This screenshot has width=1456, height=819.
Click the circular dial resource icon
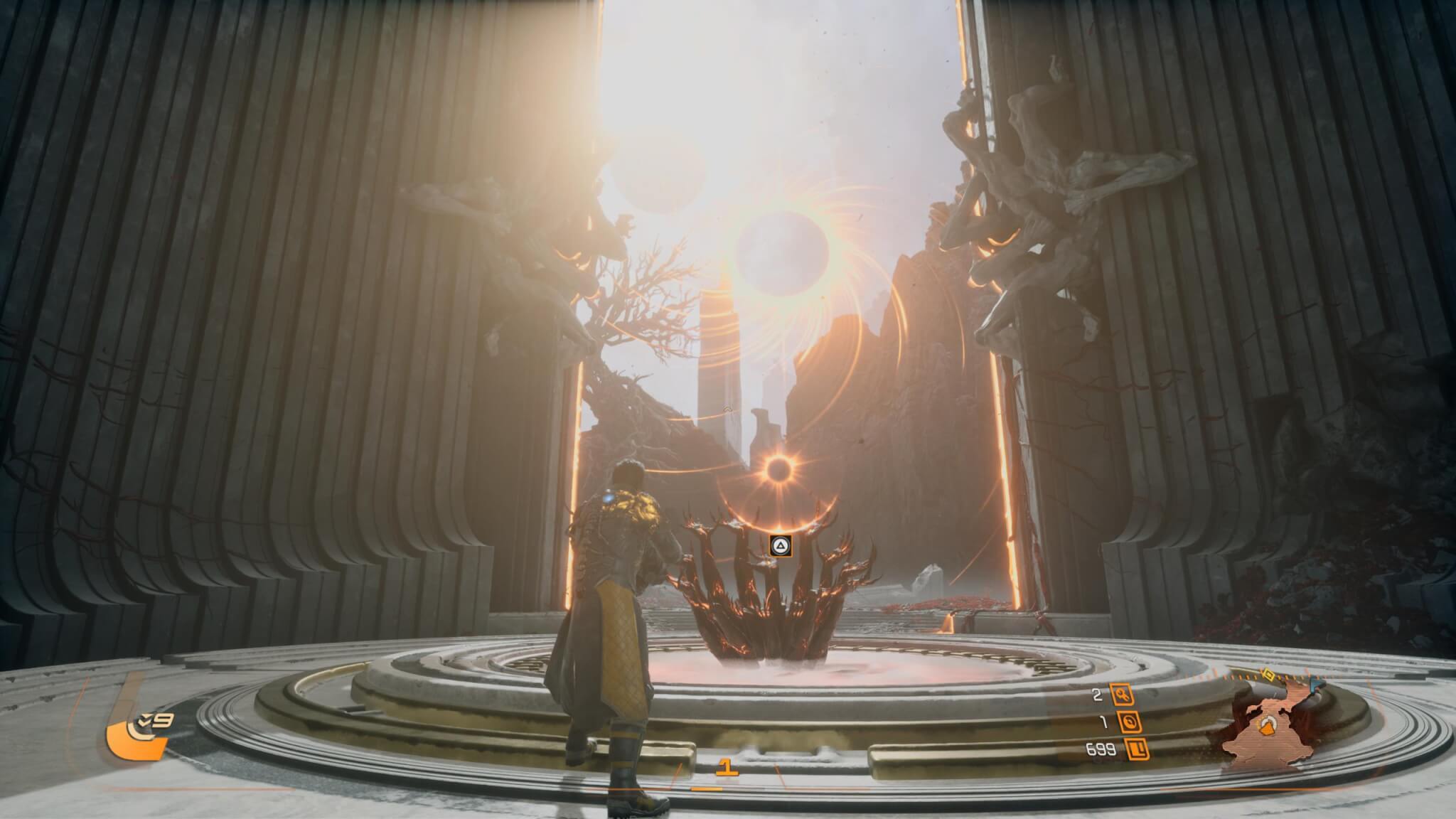click(x=1130, y=722)
